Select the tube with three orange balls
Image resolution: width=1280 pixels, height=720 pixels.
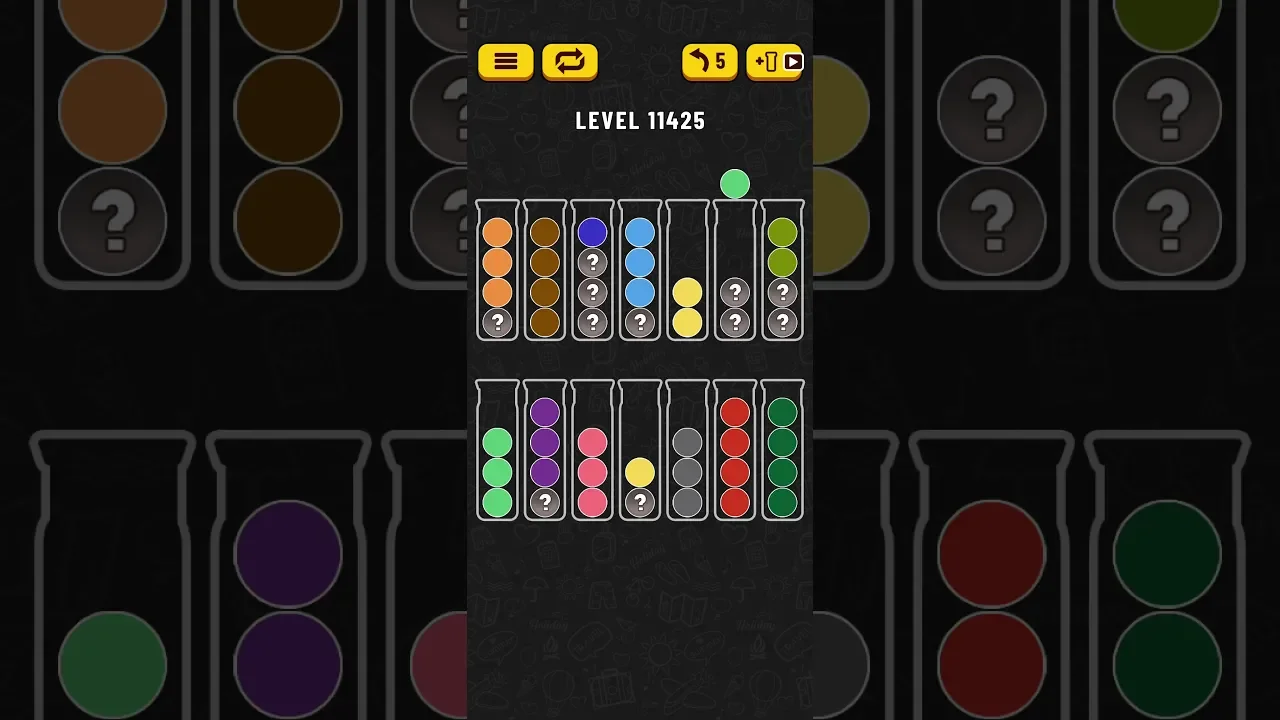pos(497,272)
